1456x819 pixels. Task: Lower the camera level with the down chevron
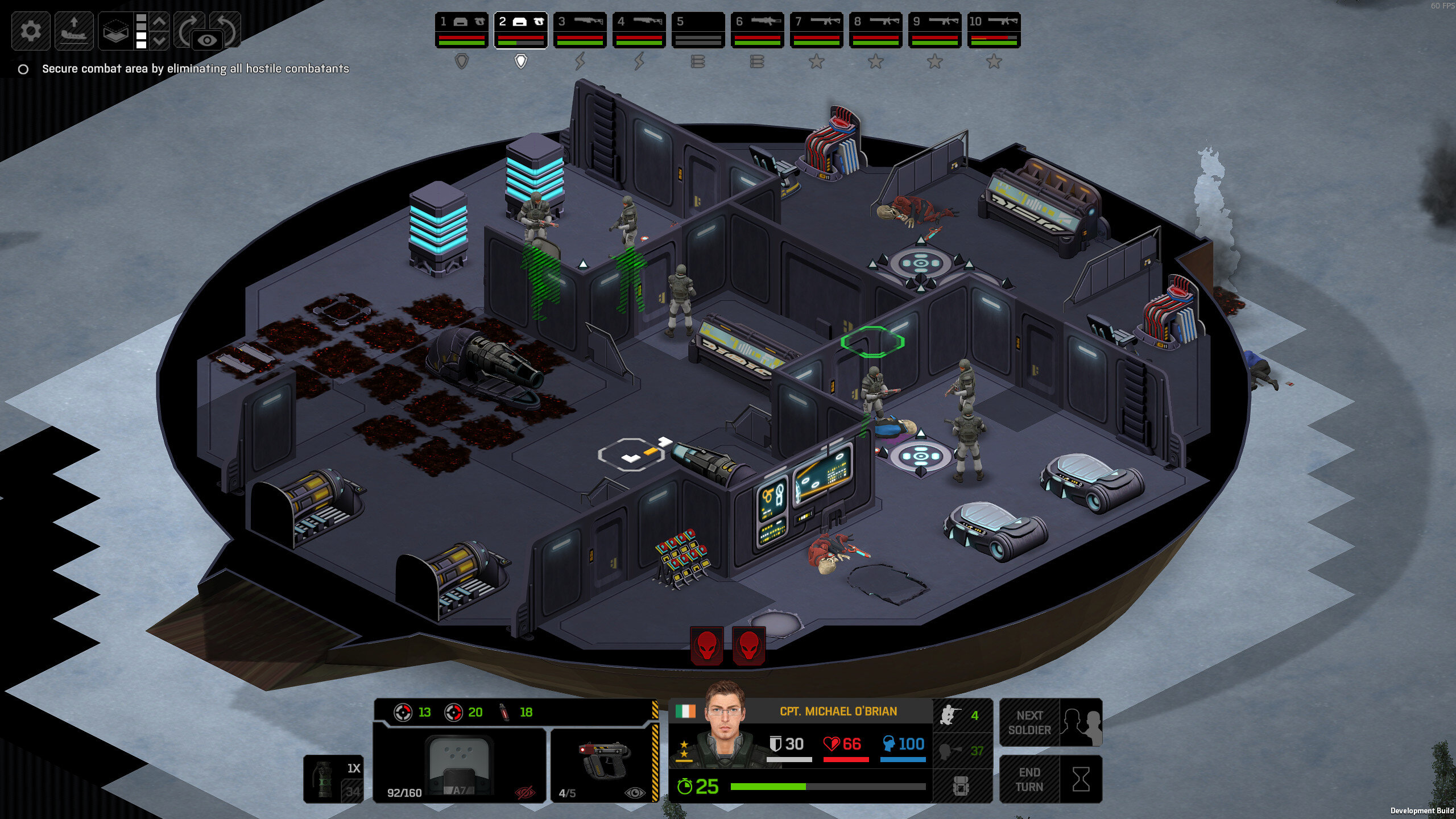pos(160,41)
